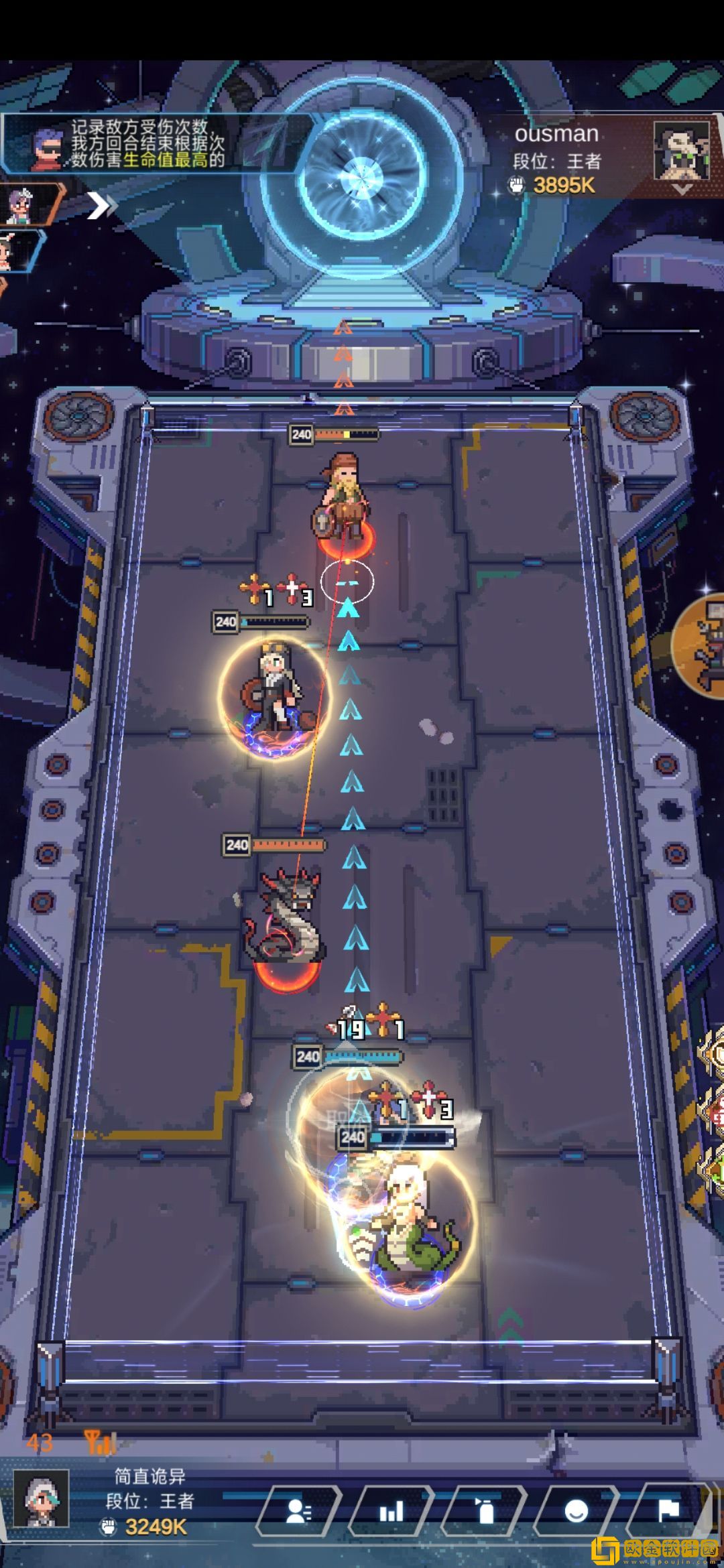Select opponent ousman's avatar portrait

click(681, 150)
